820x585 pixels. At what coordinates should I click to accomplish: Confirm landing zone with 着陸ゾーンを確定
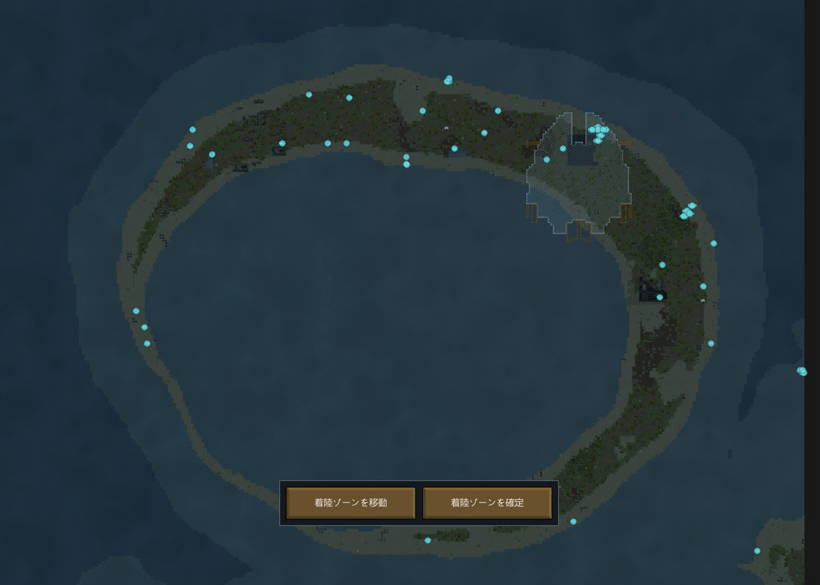[x=487, y=503]
